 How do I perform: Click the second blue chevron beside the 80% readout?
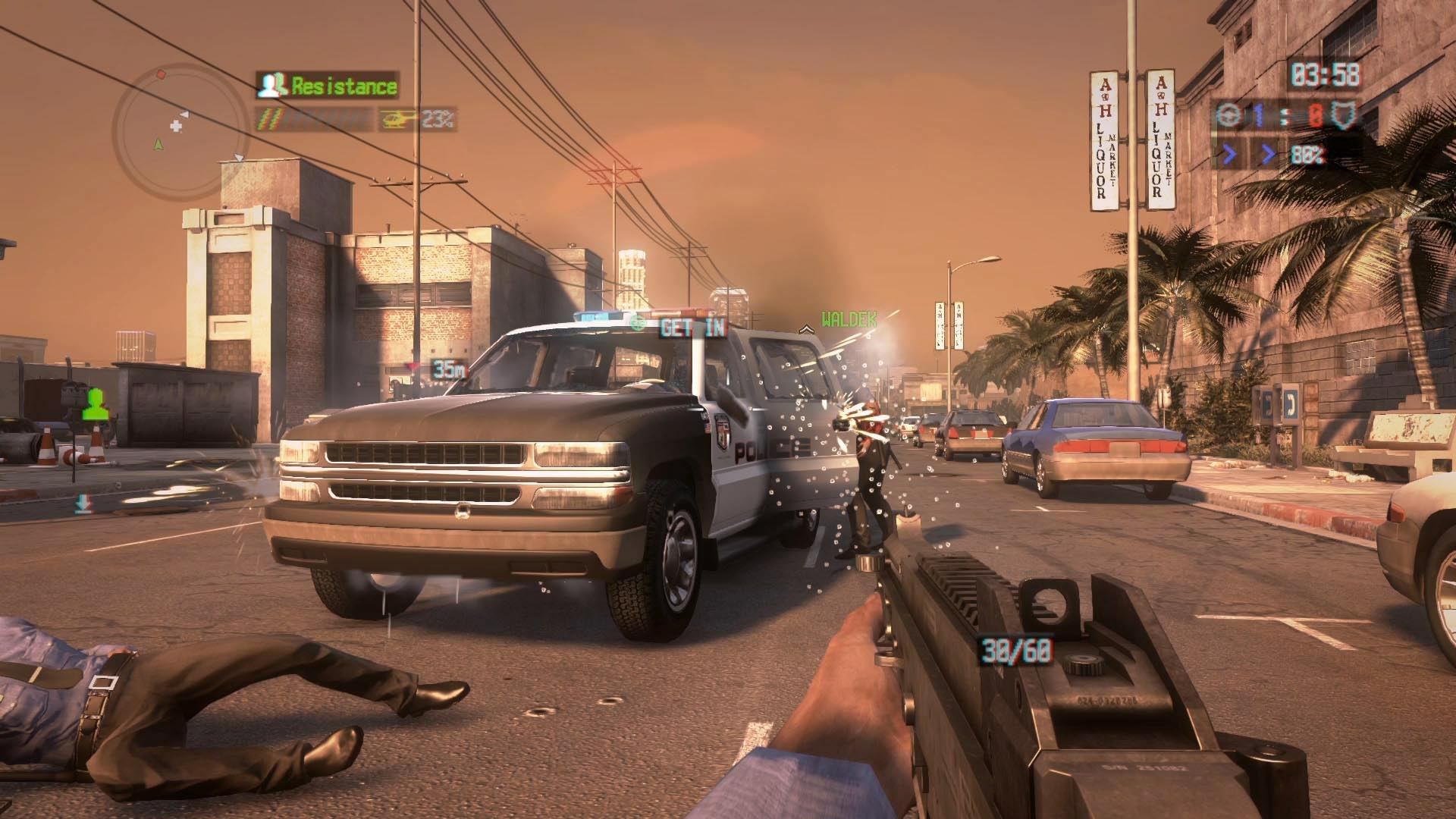(x=1267, y=152)
